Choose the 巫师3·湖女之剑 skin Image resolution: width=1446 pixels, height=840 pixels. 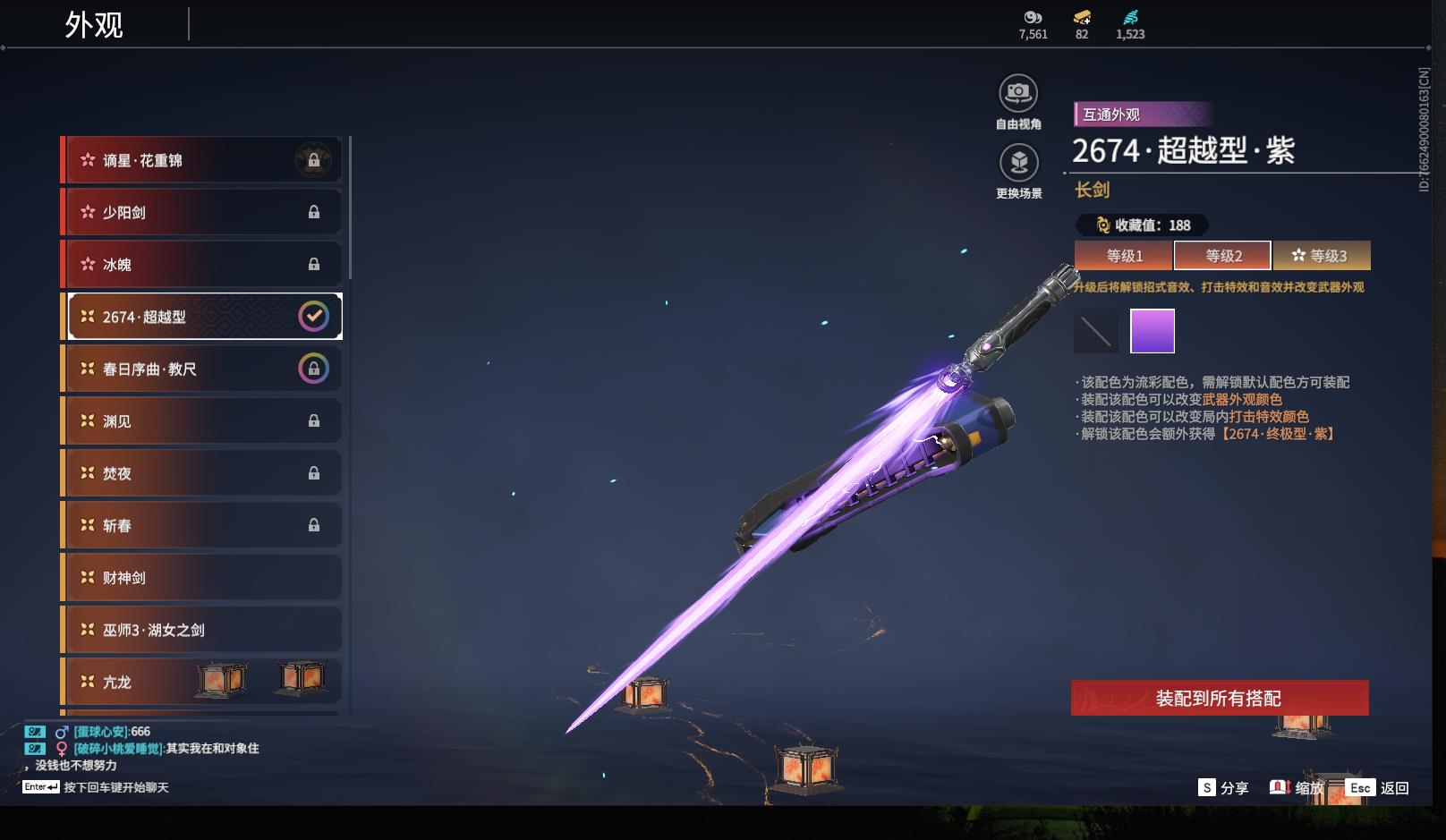202,630
